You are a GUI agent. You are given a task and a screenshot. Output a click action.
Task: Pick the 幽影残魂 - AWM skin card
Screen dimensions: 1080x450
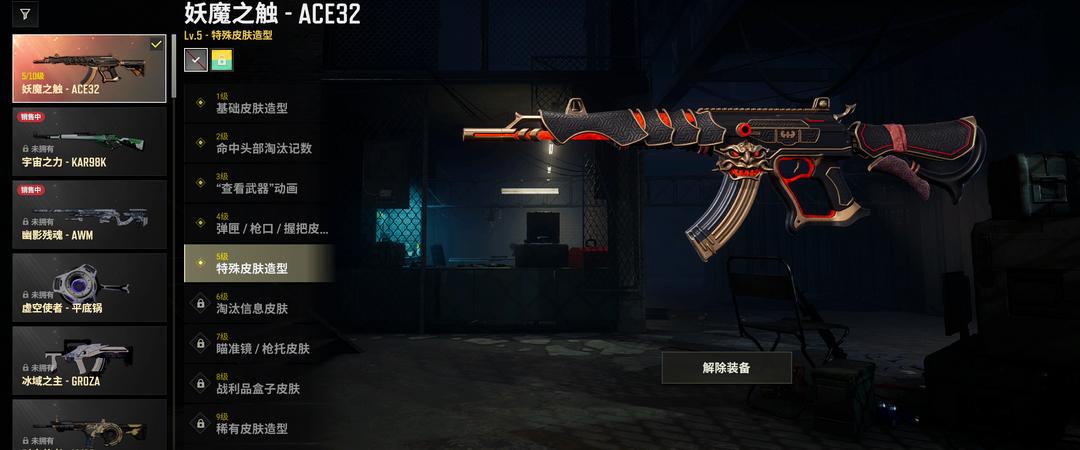click(x=89, y=214)
